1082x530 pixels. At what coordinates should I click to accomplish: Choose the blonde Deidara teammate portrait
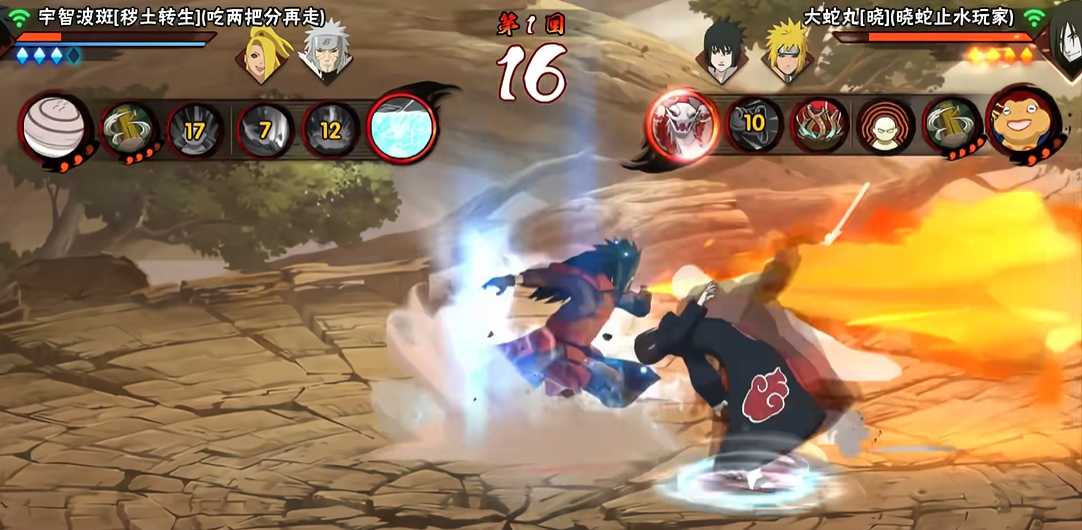(x=266, y=53)
